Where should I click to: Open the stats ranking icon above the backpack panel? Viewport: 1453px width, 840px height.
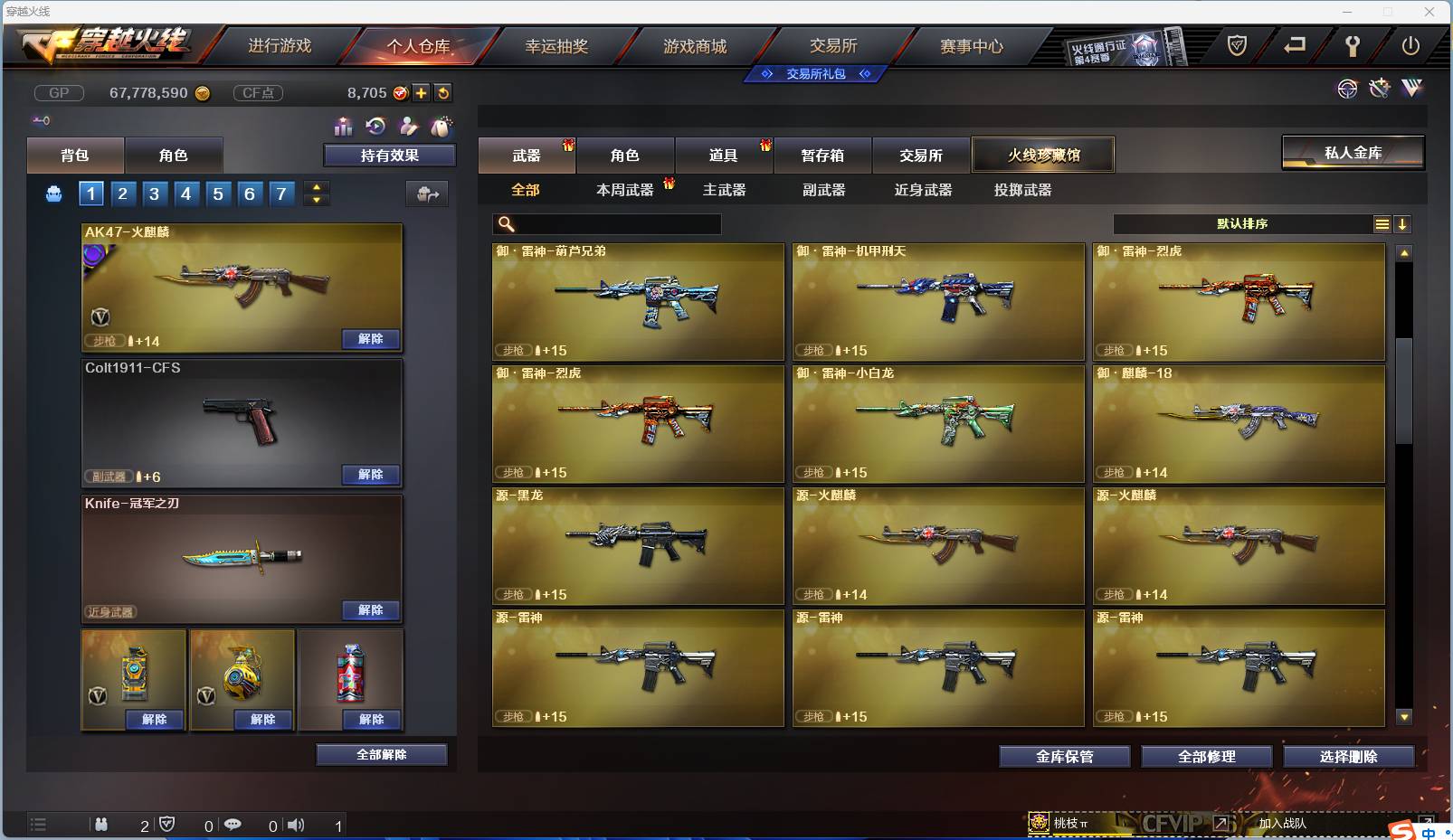click(x=343, y=127)
